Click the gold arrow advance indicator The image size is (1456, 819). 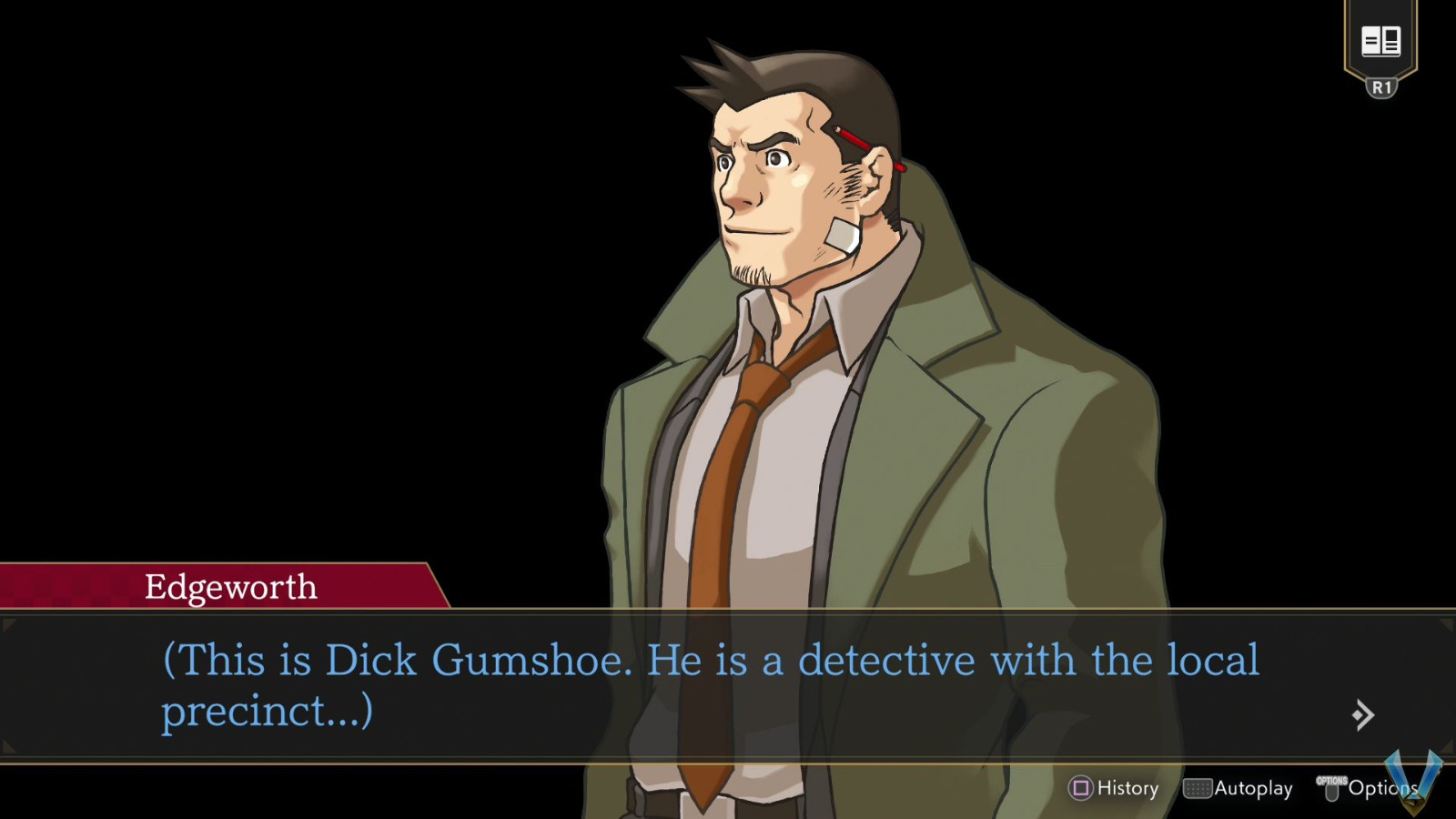1360,716
